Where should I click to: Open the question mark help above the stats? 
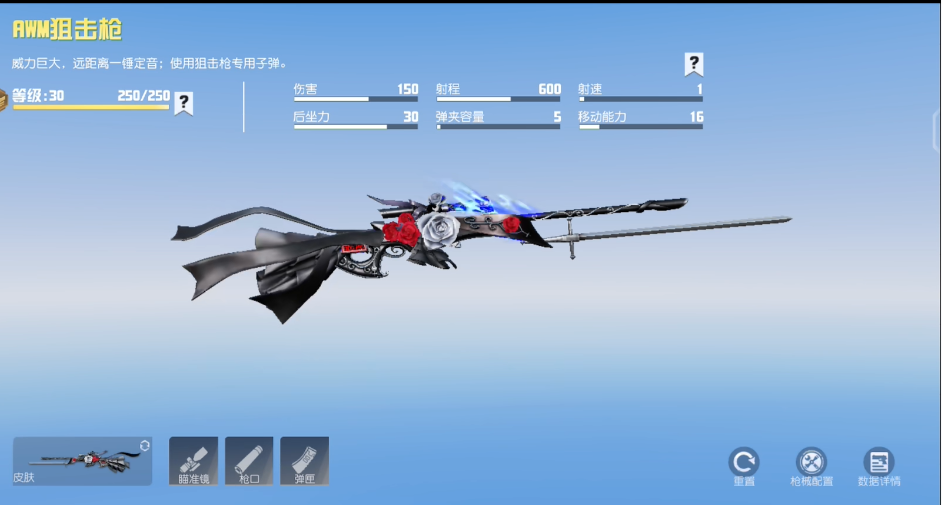tap(694, 64)
